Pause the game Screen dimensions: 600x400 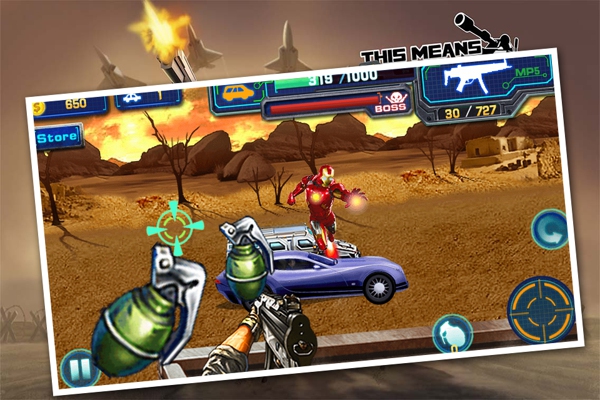click(78, 367)
